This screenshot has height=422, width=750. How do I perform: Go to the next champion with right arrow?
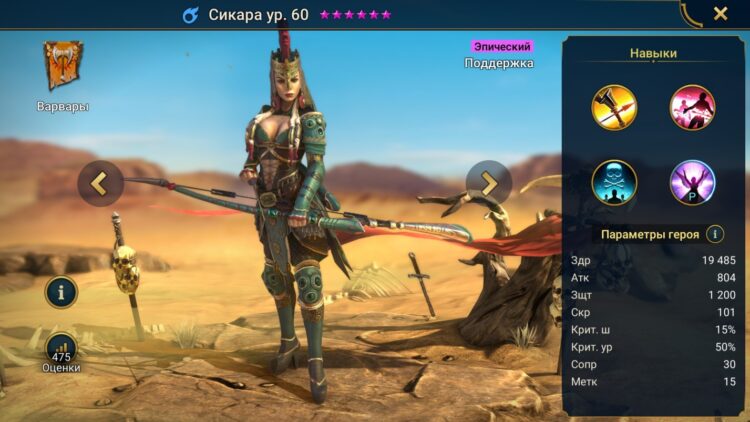[489, 183]
